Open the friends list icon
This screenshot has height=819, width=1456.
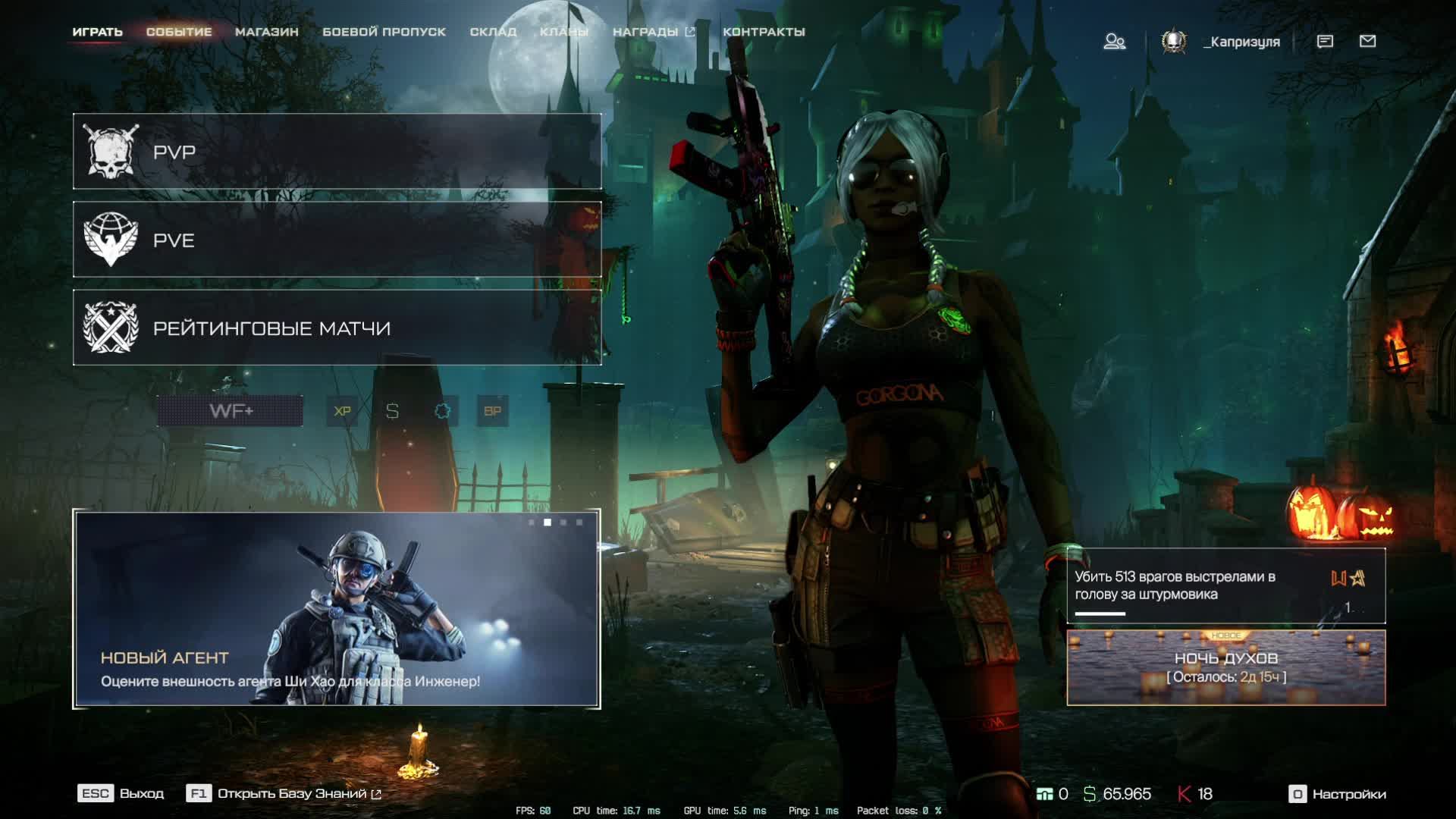(x=1114, y=42)
